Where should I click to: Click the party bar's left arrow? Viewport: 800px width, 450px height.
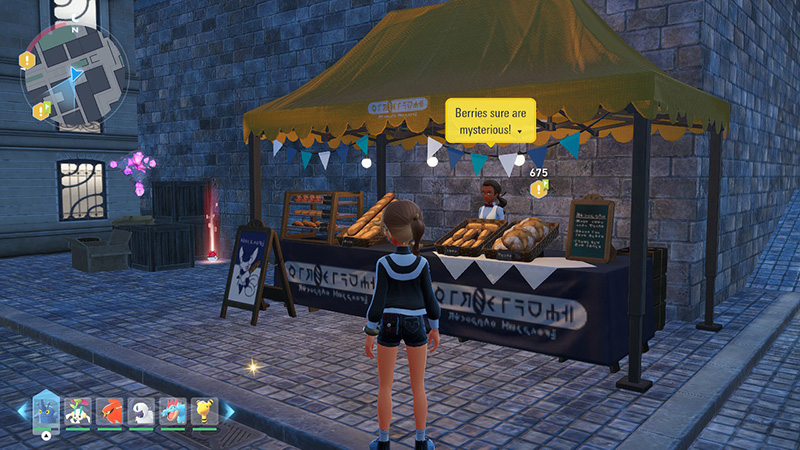point(22,411)
